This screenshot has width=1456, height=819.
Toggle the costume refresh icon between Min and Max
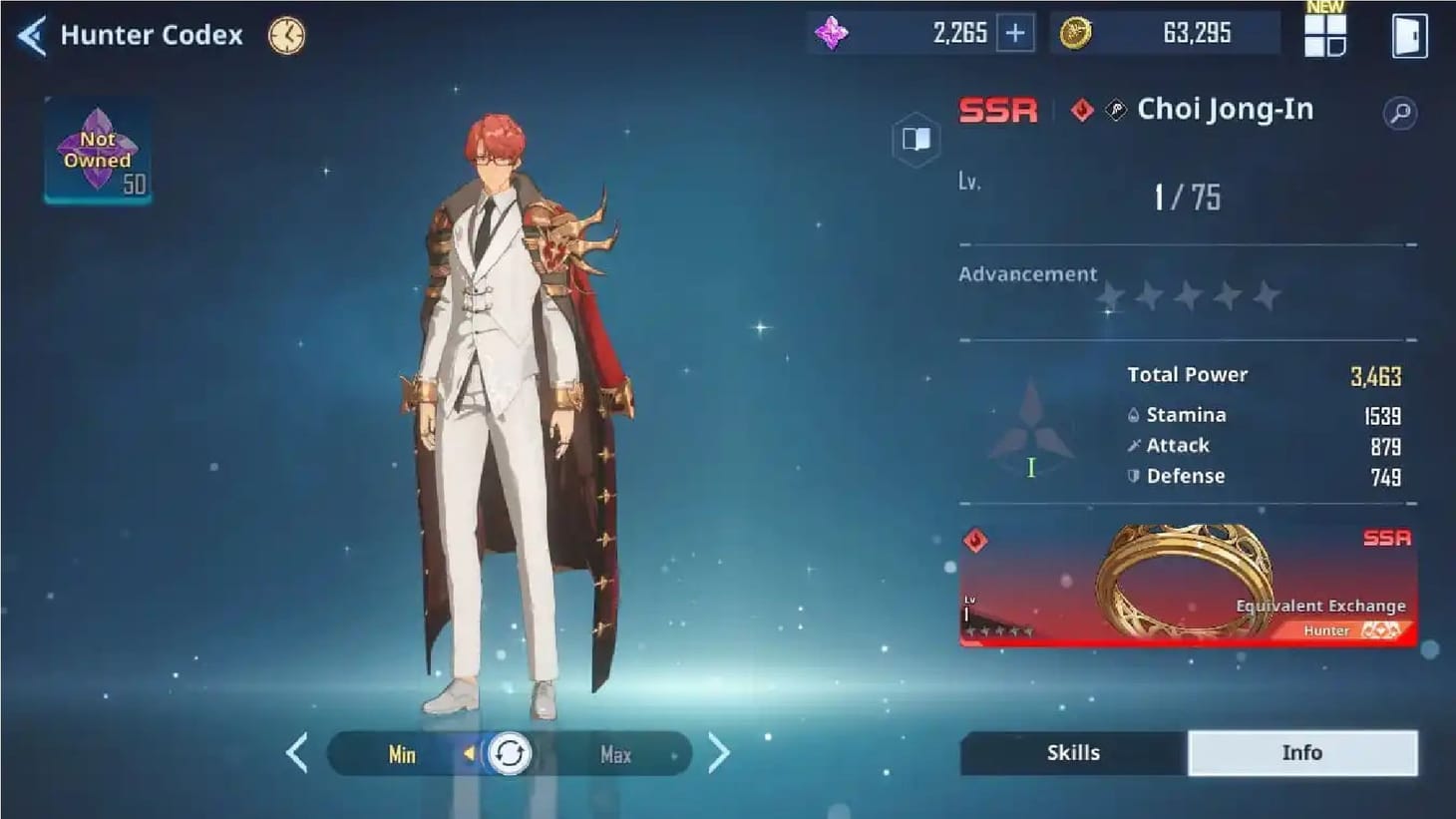click(x=511, y=753)
